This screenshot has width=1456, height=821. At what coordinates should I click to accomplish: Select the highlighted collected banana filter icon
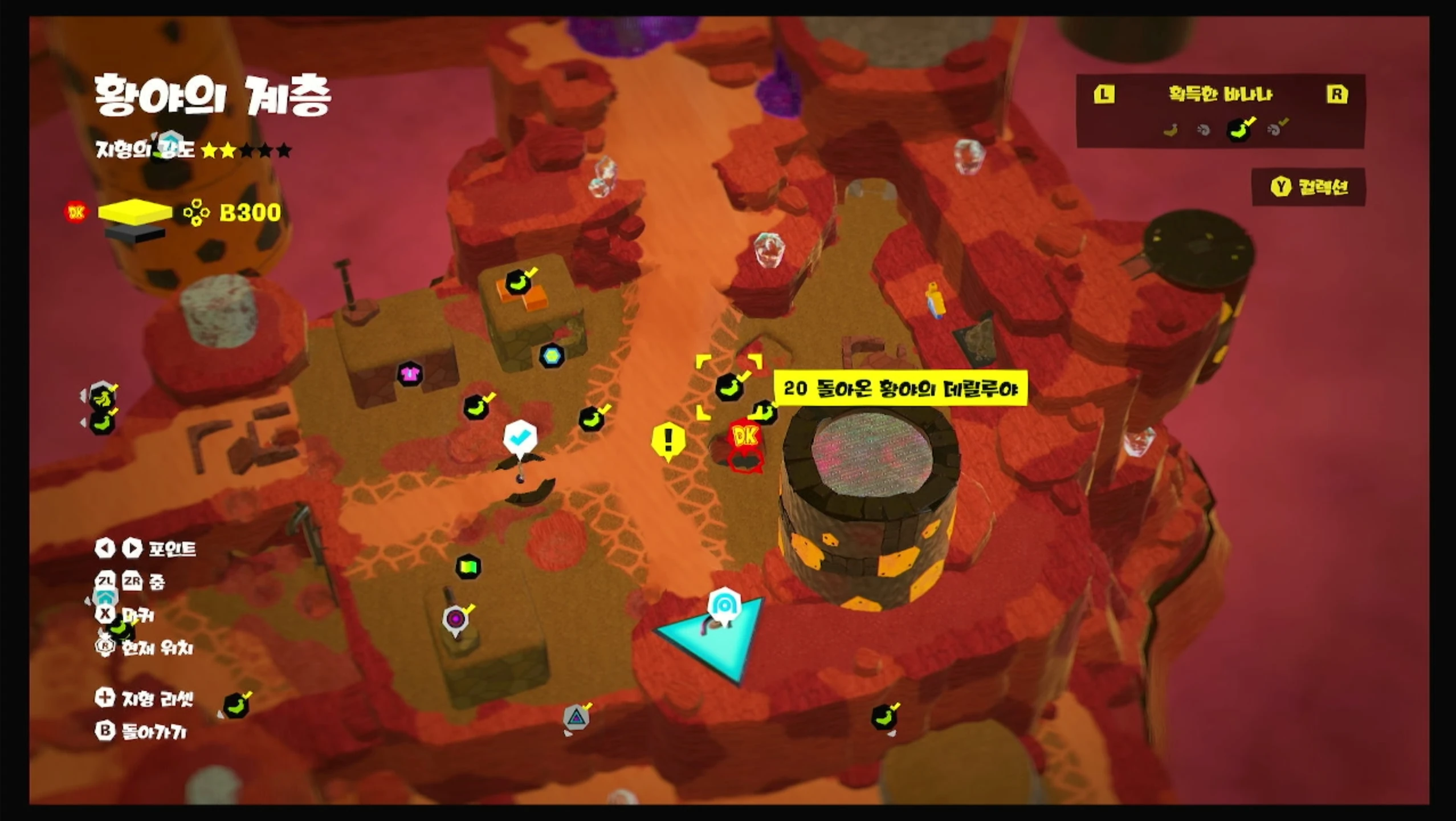(x=1239, y=131)
